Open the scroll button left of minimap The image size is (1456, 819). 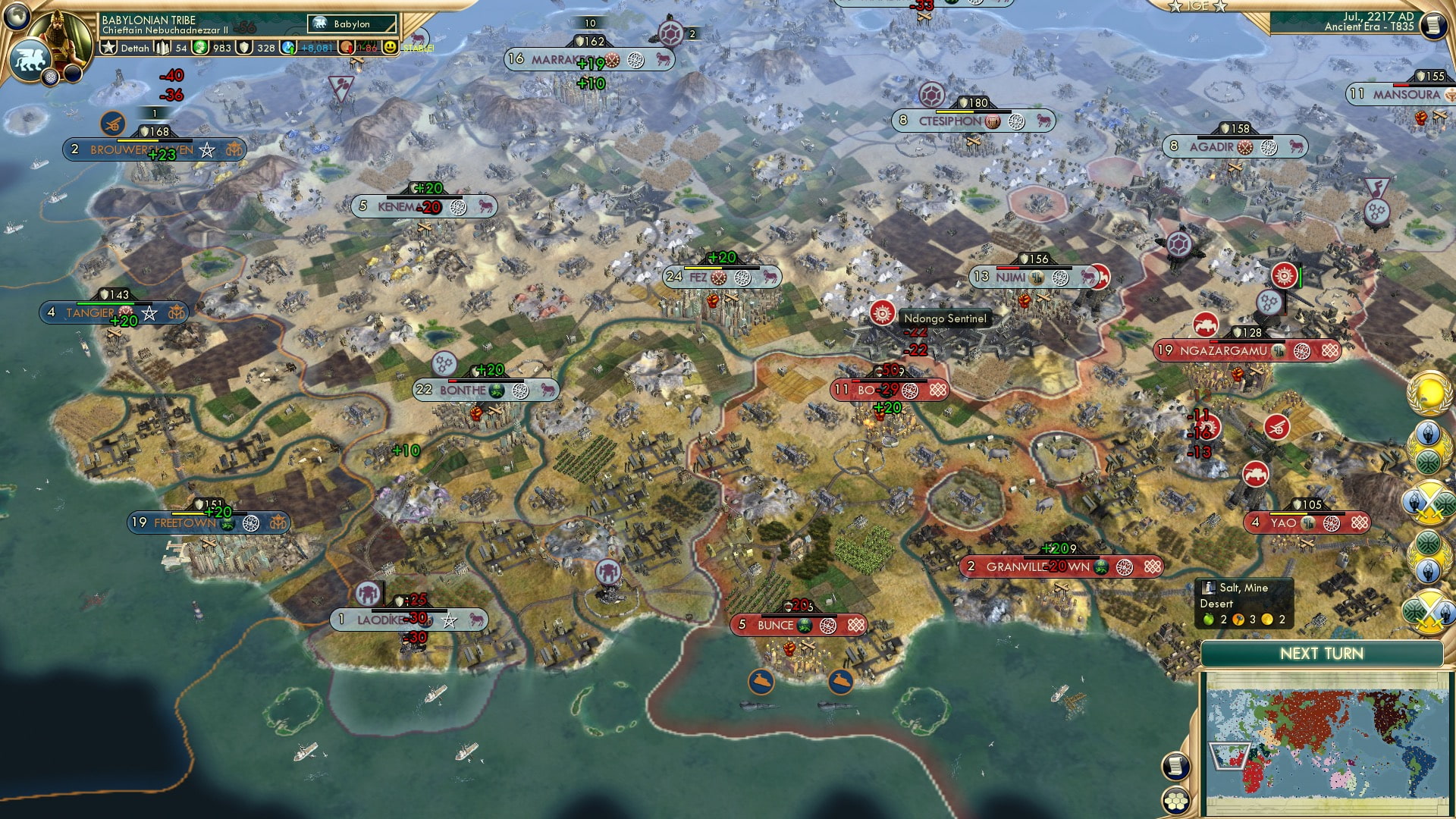click(x=1175, y=766)
